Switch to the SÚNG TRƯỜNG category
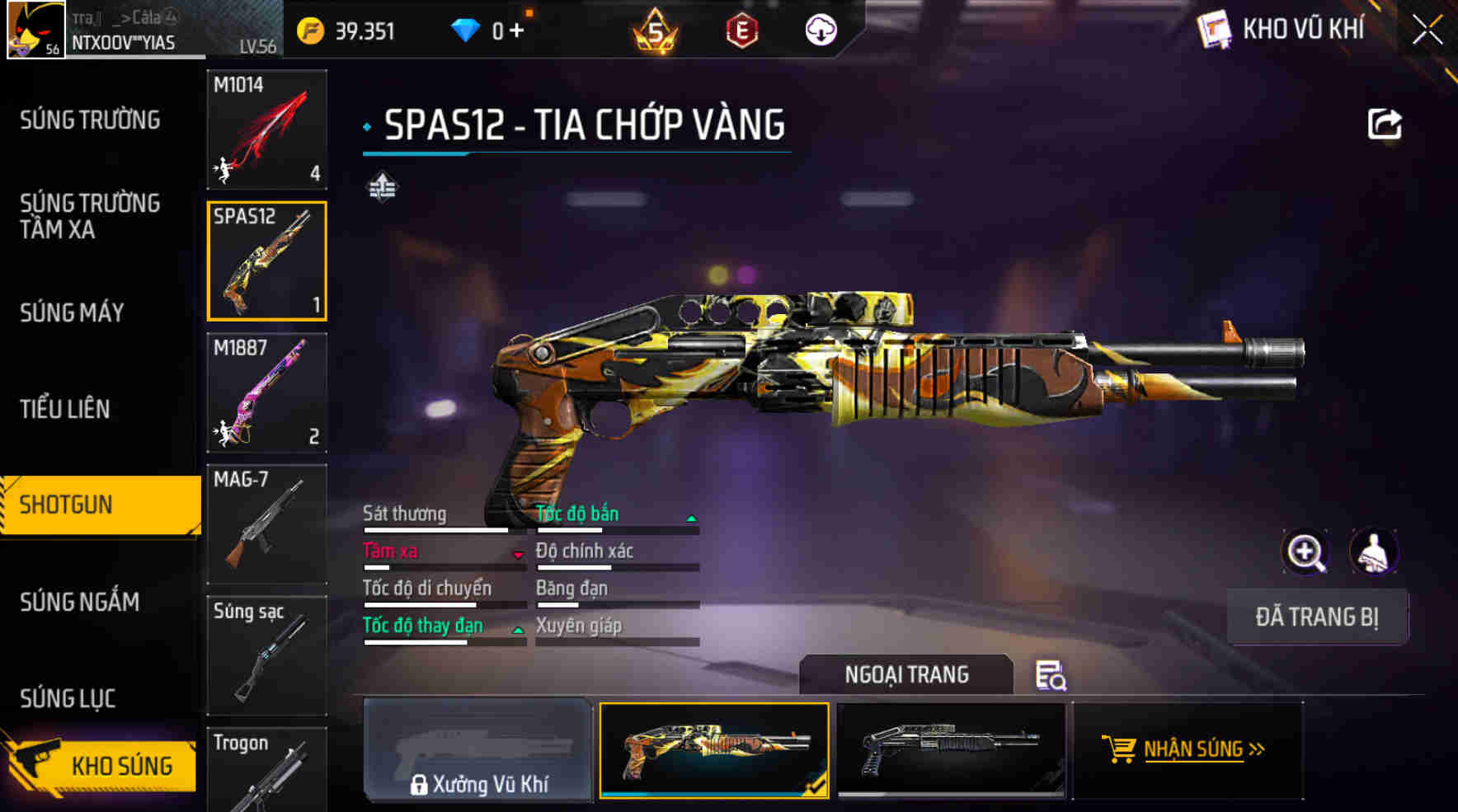1458x812 pixels. pos(91,120)
